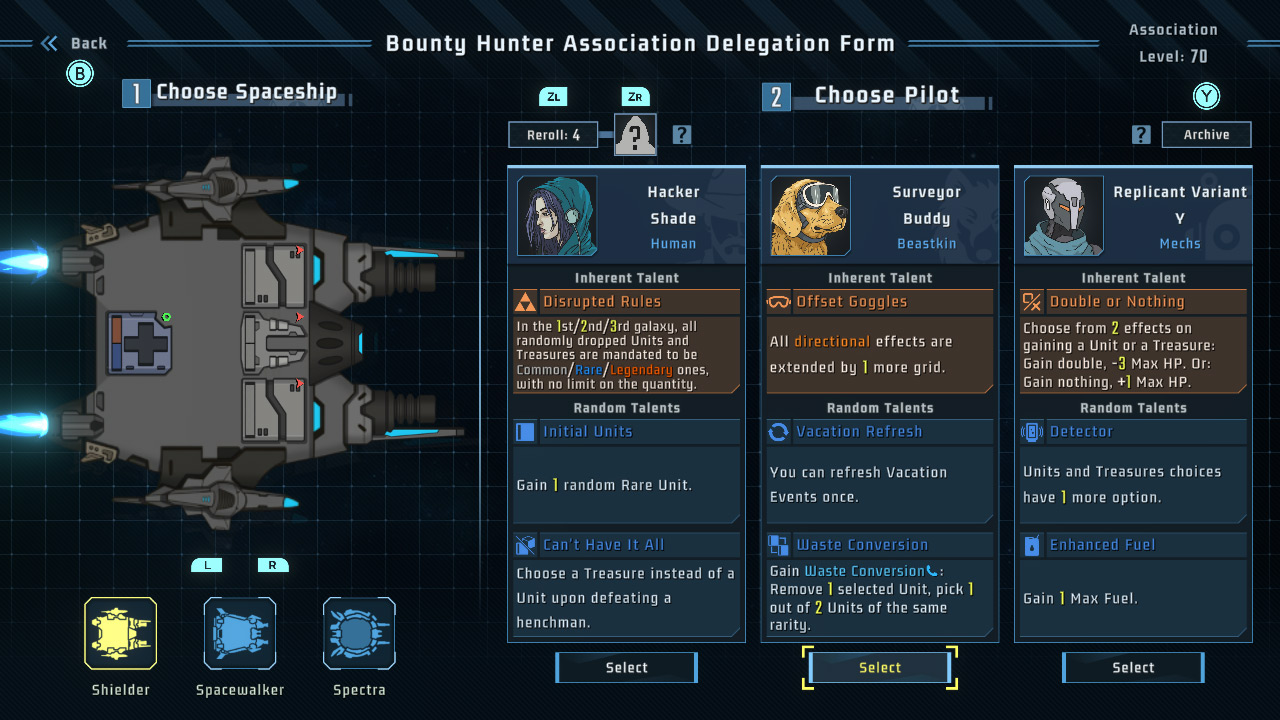View Hacker Shade's portrait
Image resolution: width=1280 pixels, height=720 pixels.
557,216
